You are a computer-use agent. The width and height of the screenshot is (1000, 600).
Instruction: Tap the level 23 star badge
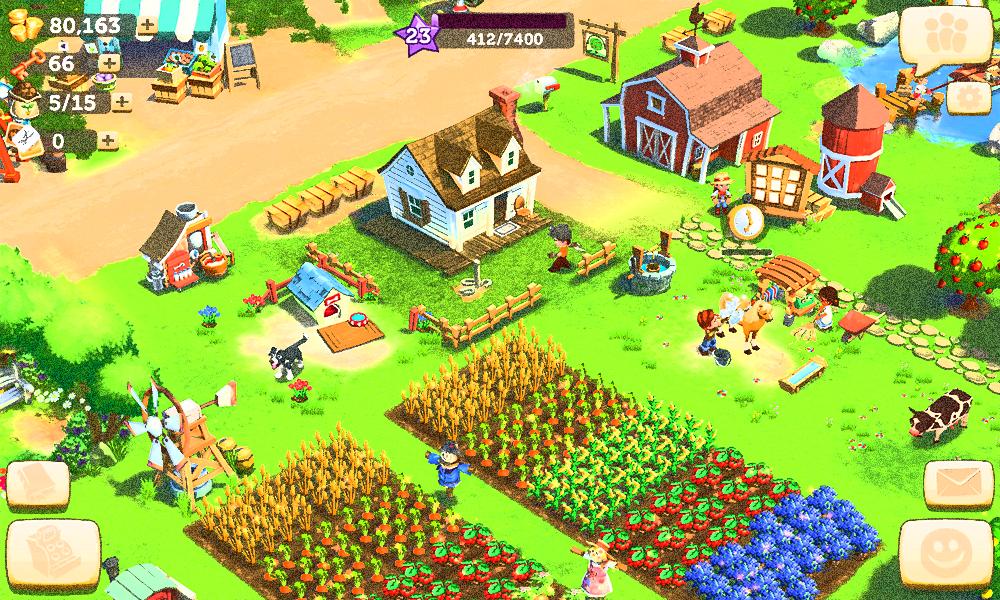[419, 36]
